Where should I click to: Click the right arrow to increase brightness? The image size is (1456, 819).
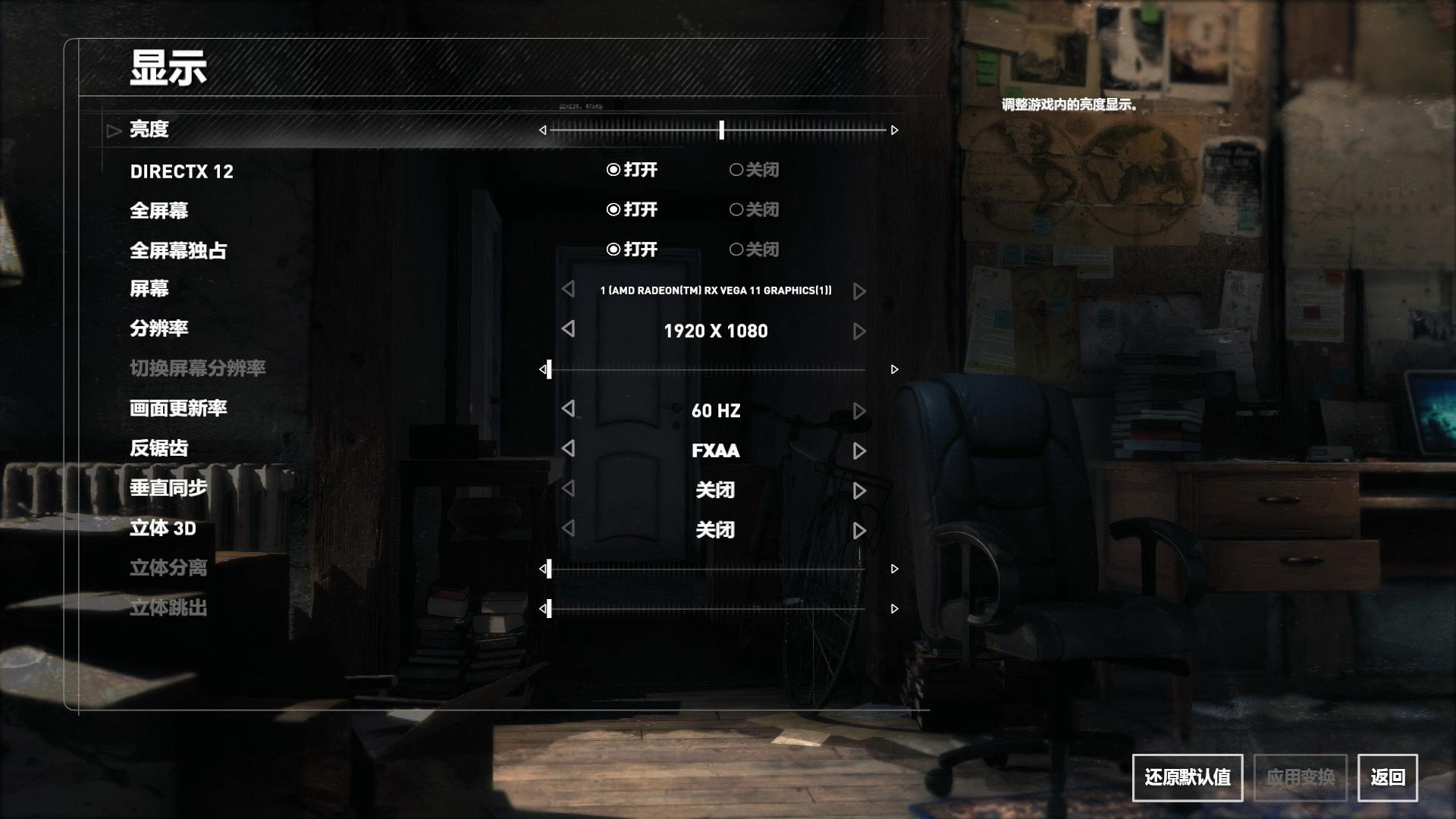click(895, 130)
